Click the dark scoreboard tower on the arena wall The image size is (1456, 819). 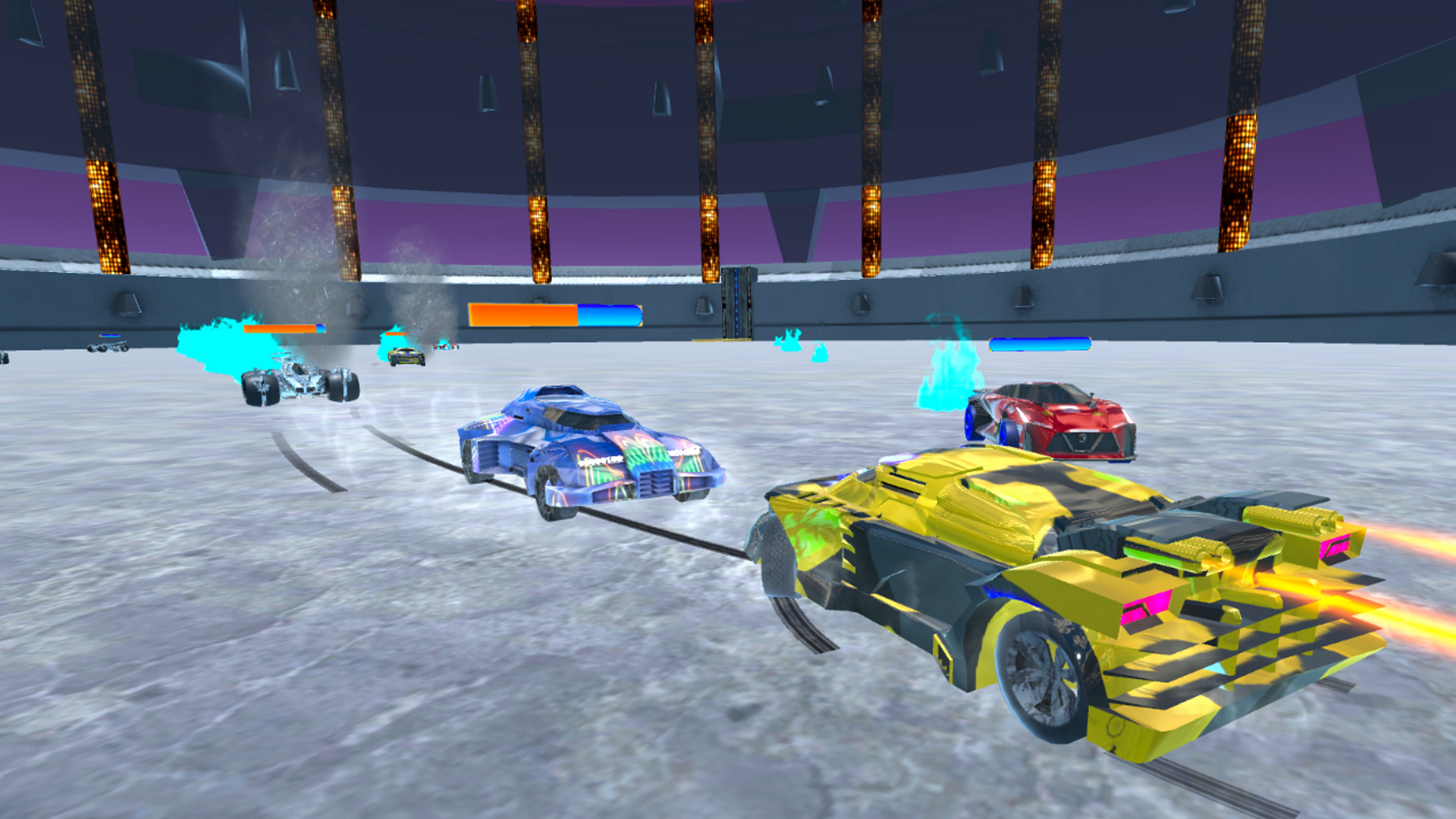pyautogui.click(x=739, y=303)
